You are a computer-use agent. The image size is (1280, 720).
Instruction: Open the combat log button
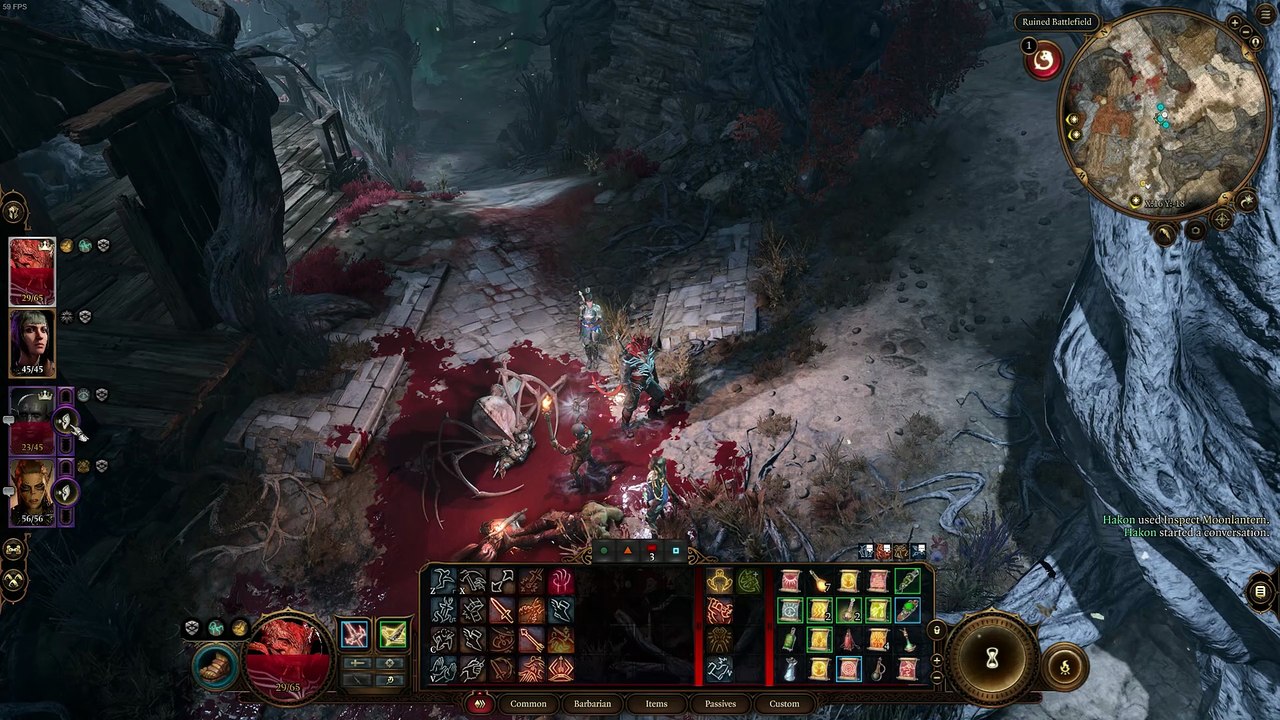coord(1260,592)
